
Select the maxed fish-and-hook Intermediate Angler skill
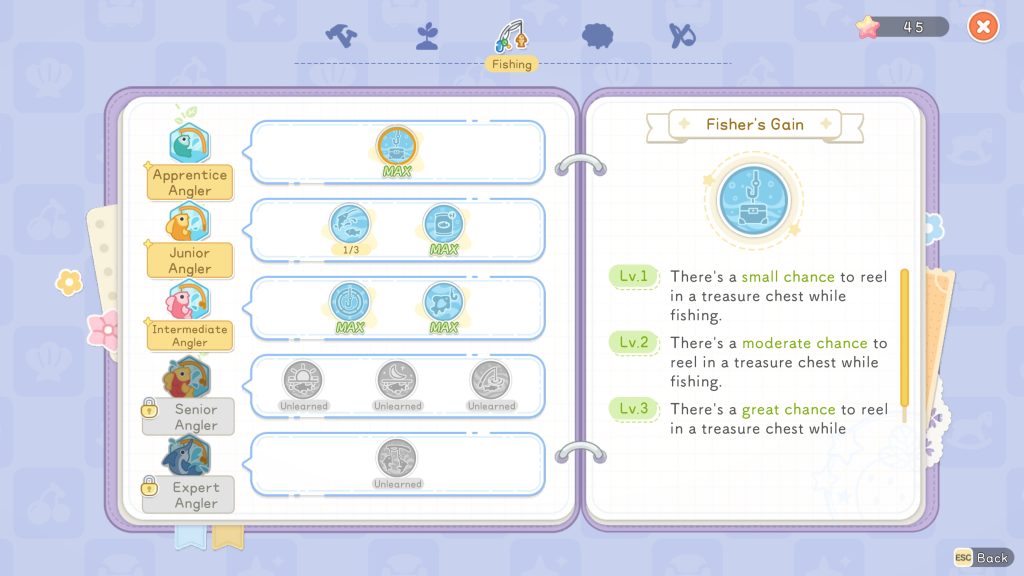click(443, 302)
